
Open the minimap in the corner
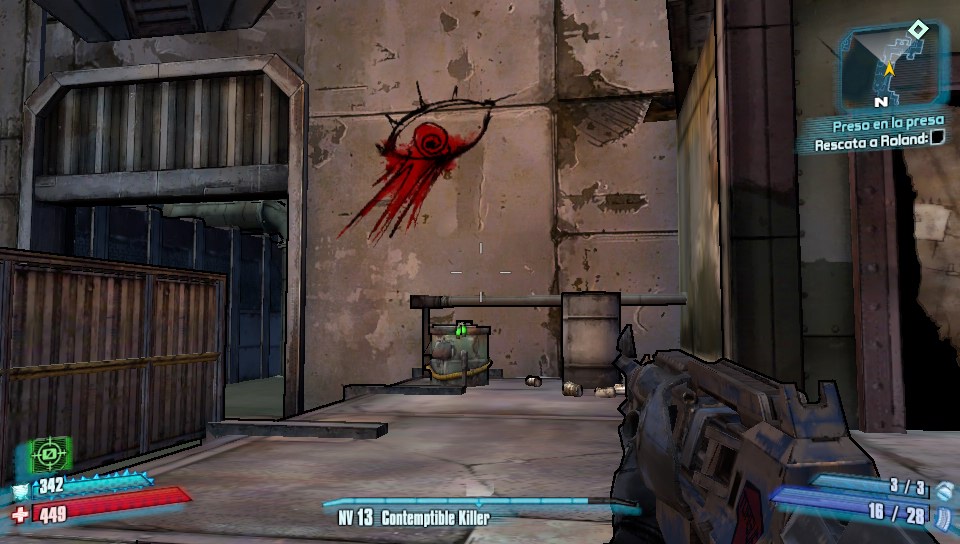pos(892,68)
